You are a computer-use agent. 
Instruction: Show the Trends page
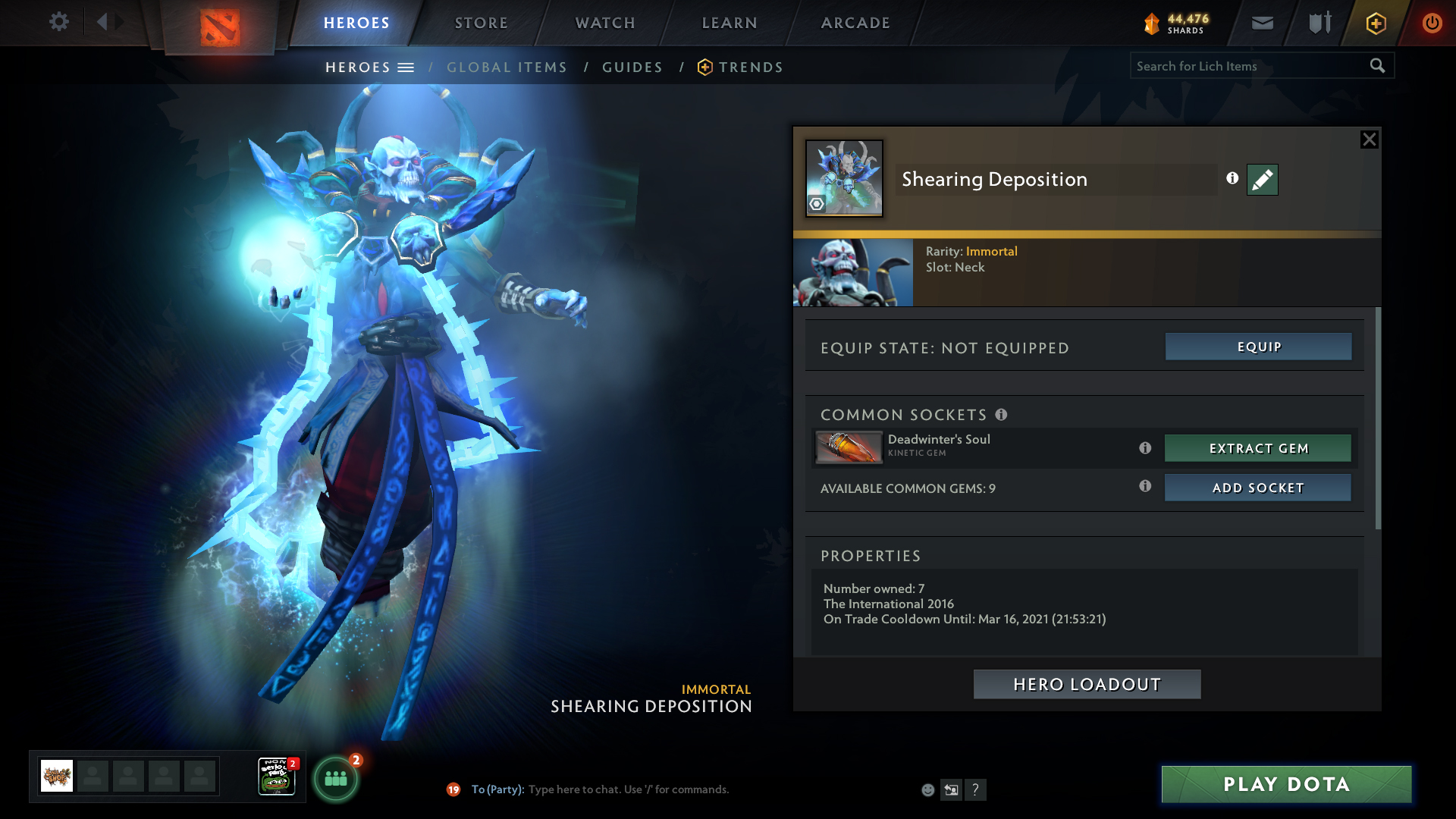pos(751,67)
